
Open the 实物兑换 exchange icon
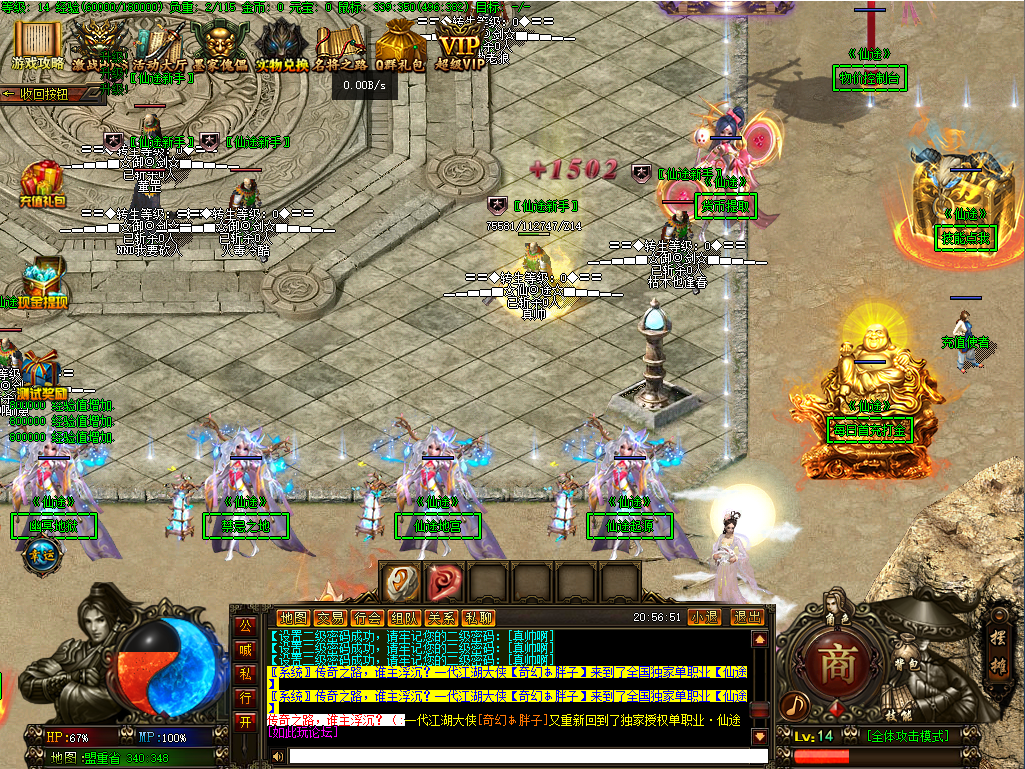pos(282,46)
